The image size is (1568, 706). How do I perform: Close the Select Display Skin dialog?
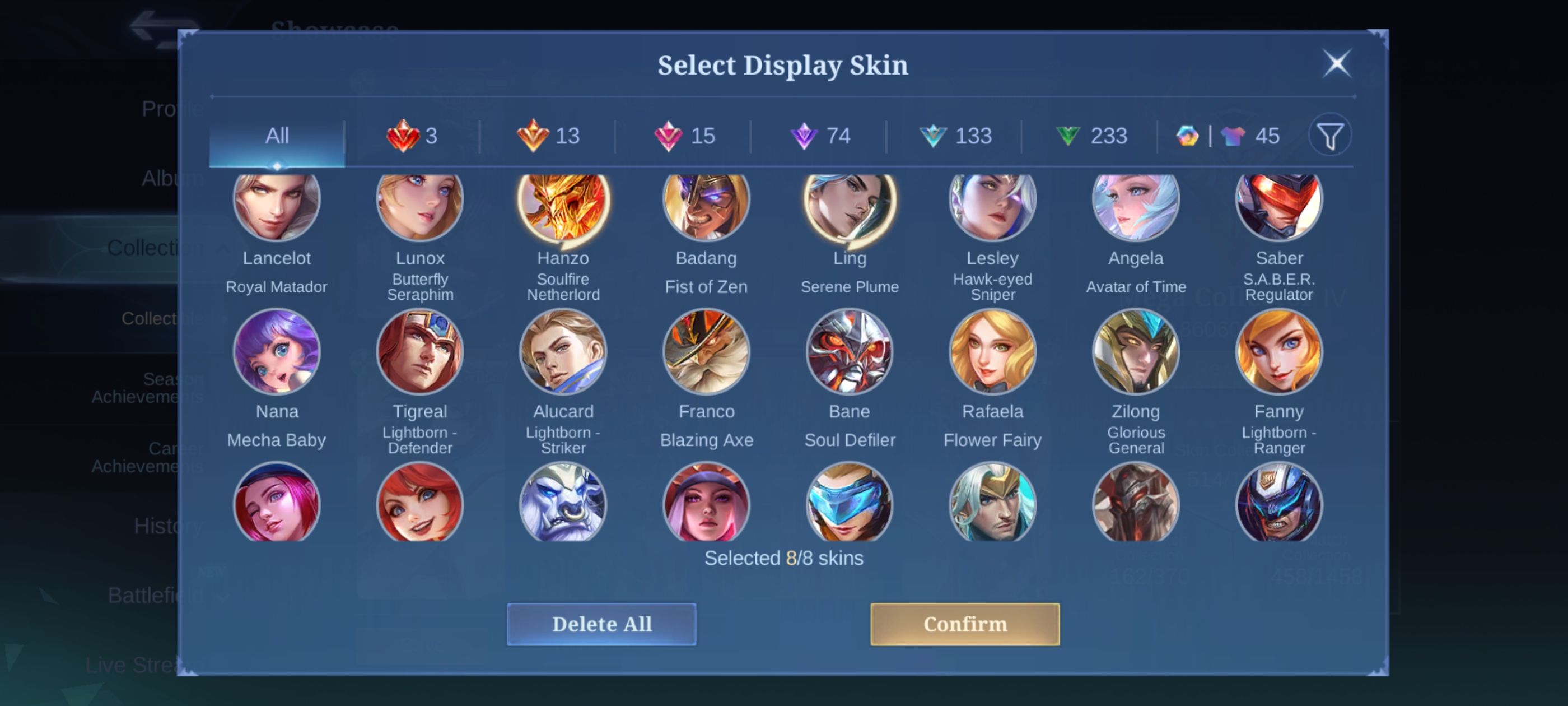(1337, 63)
